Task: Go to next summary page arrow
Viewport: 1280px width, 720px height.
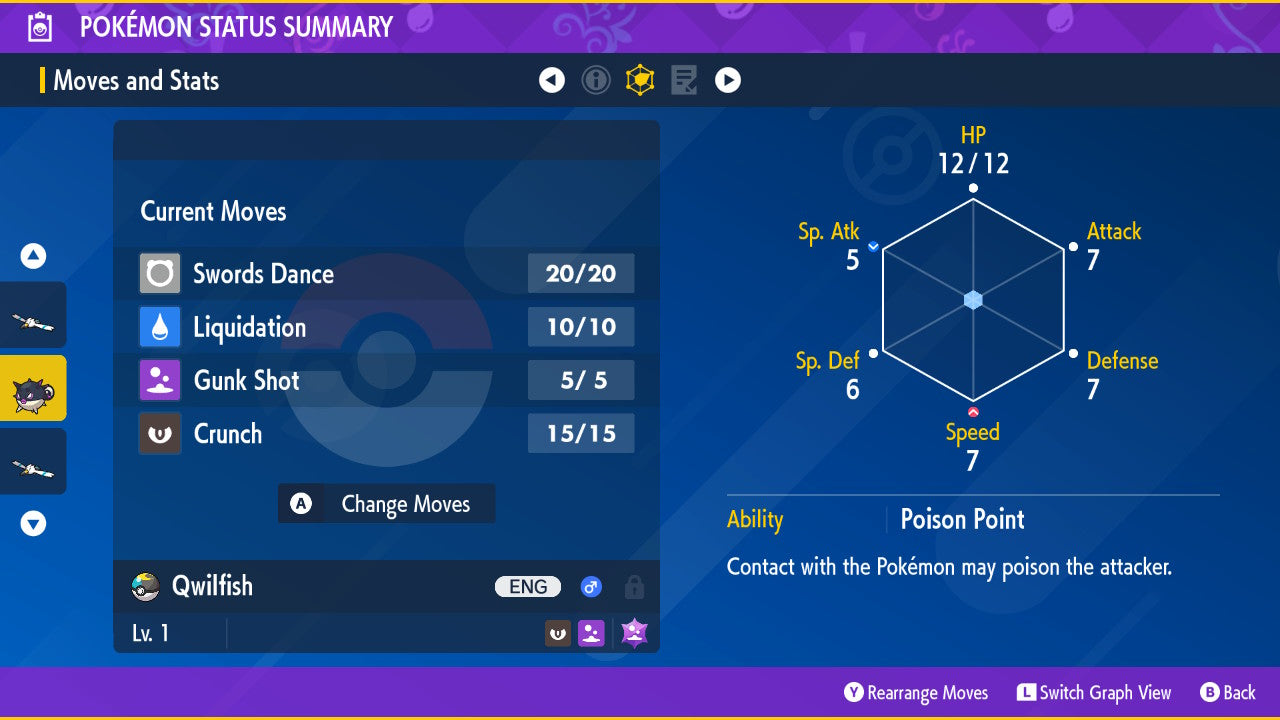Action: coord(728,80)
